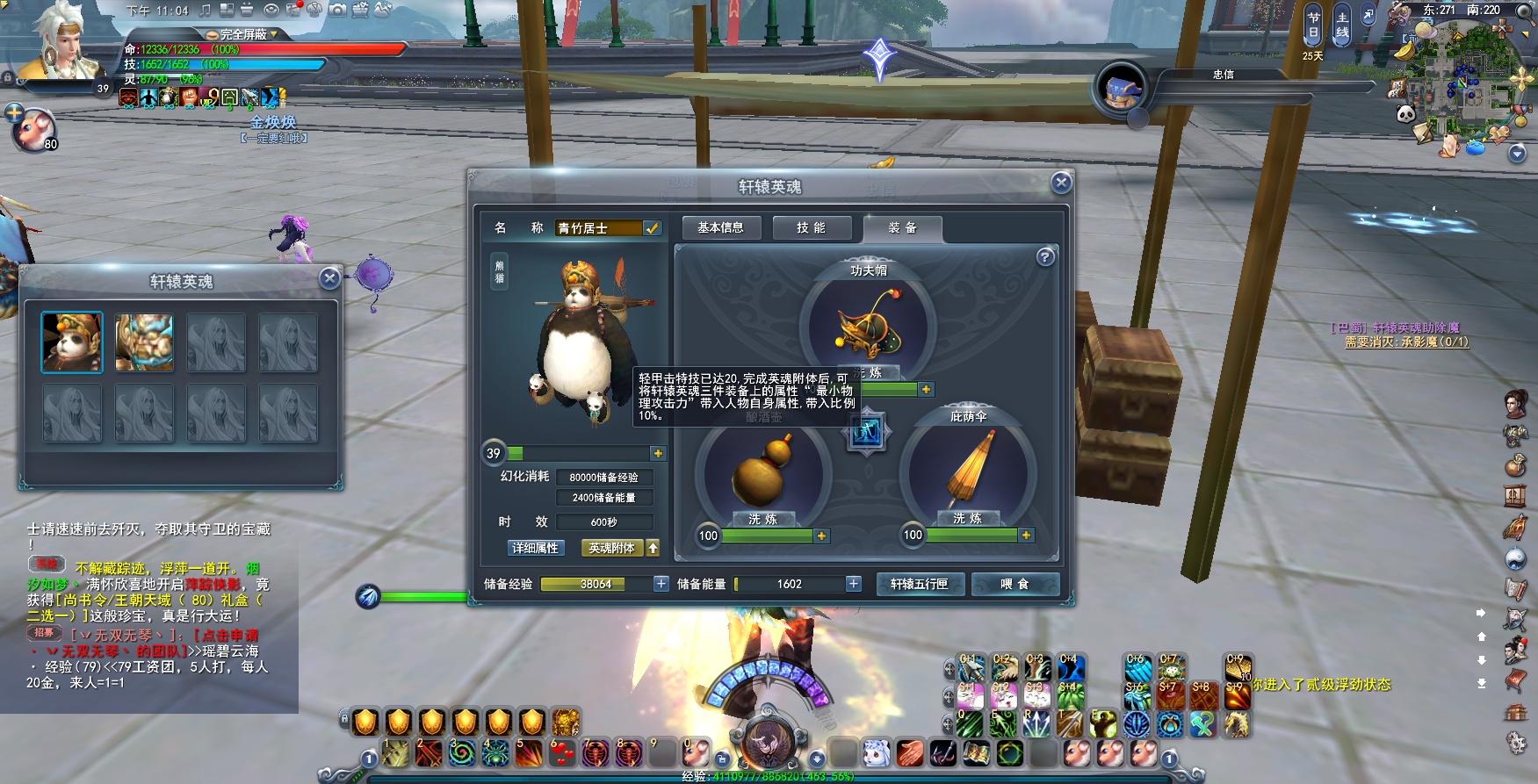This screenshot has height=784, width=1538.
Task: Open the help question mark
Action: [x=1044, y=257]
